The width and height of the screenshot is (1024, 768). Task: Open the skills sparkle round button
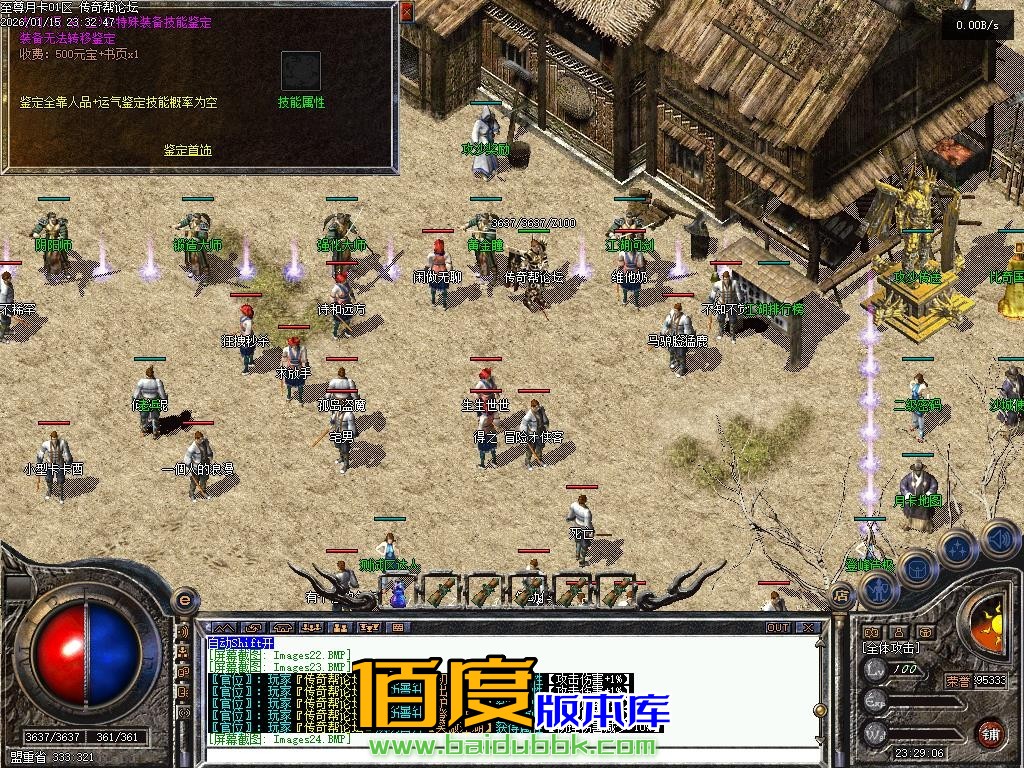pyautogui.click(x=958, y=549)
